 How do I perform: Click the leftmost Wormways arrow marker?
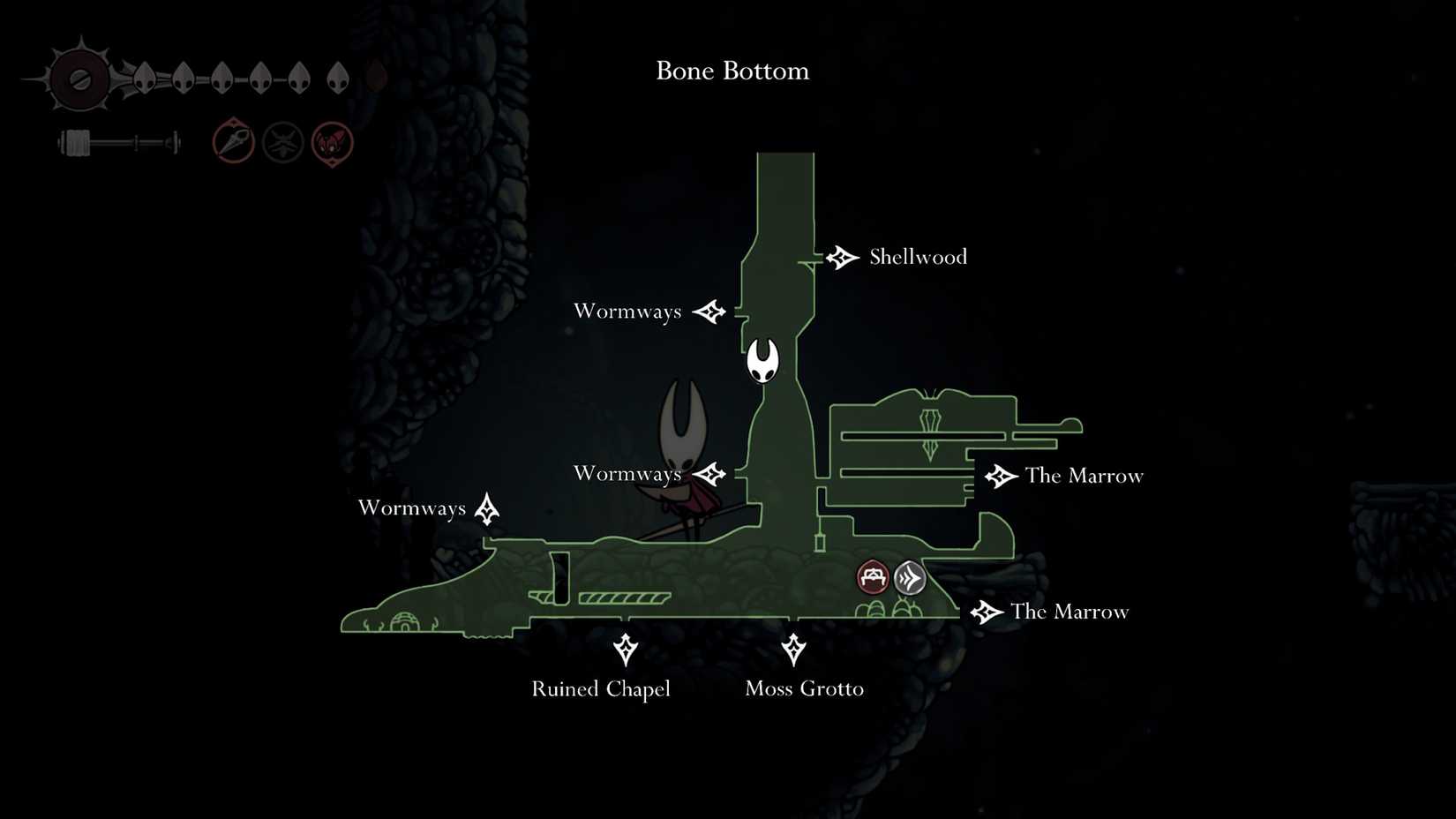pos(487,507)
